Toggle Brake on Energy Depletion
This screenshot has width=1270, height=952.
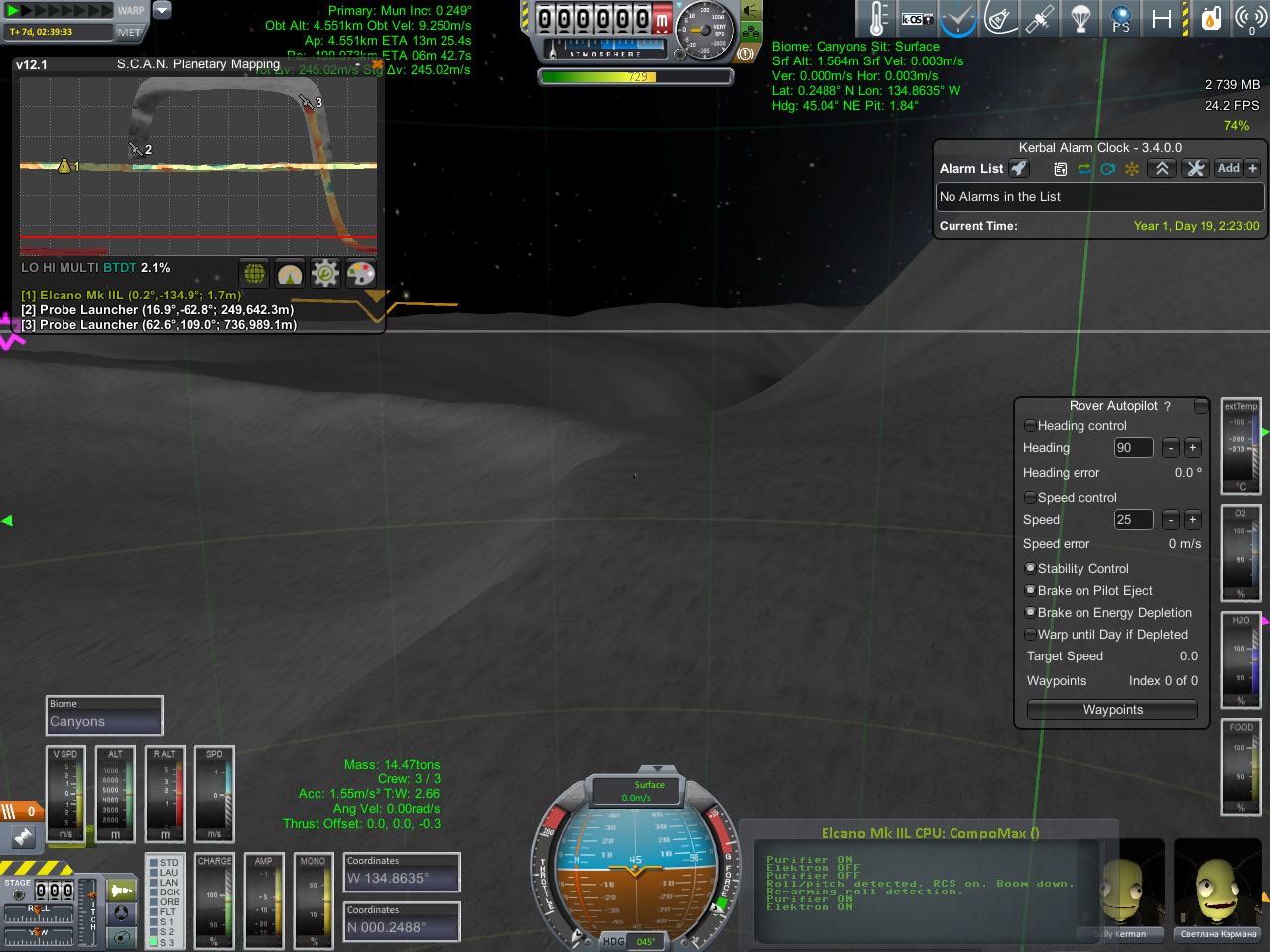(1030, 613)
